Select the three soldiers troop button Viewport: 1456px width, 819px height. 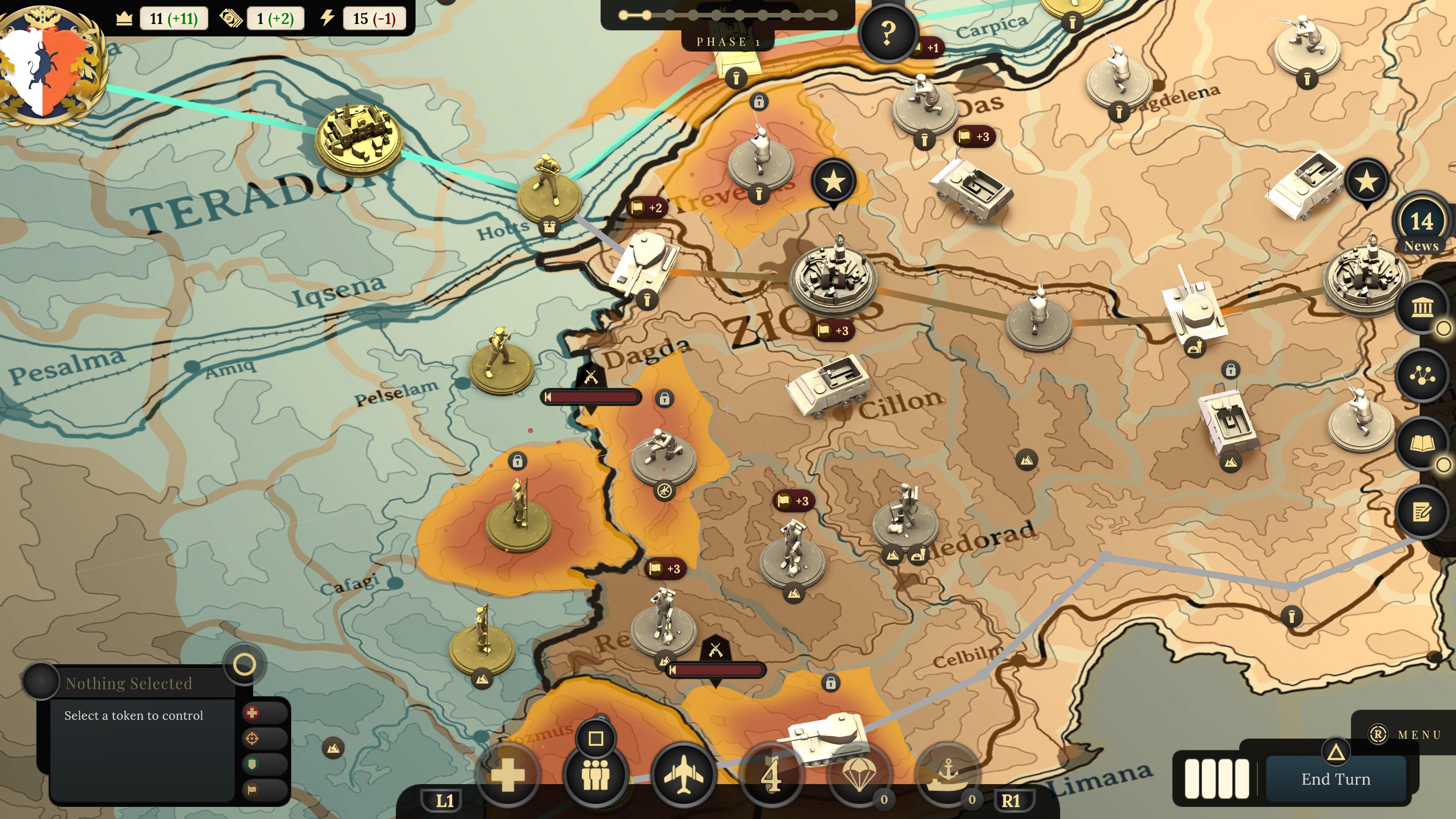click(x=595, y=775)
